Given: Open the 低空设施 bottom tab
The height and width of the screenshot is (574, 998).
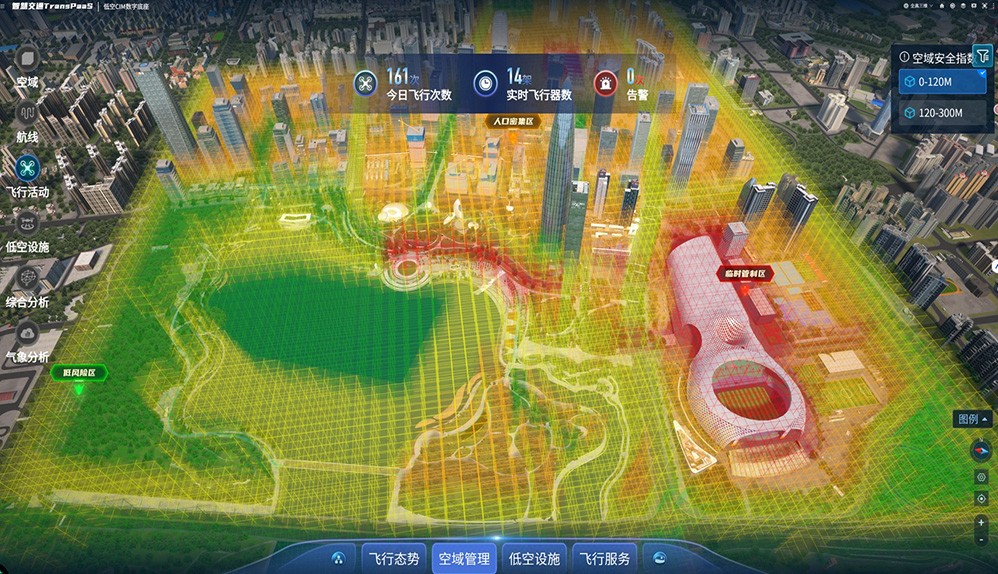Looking at the screenshot, I should point(534,559).
